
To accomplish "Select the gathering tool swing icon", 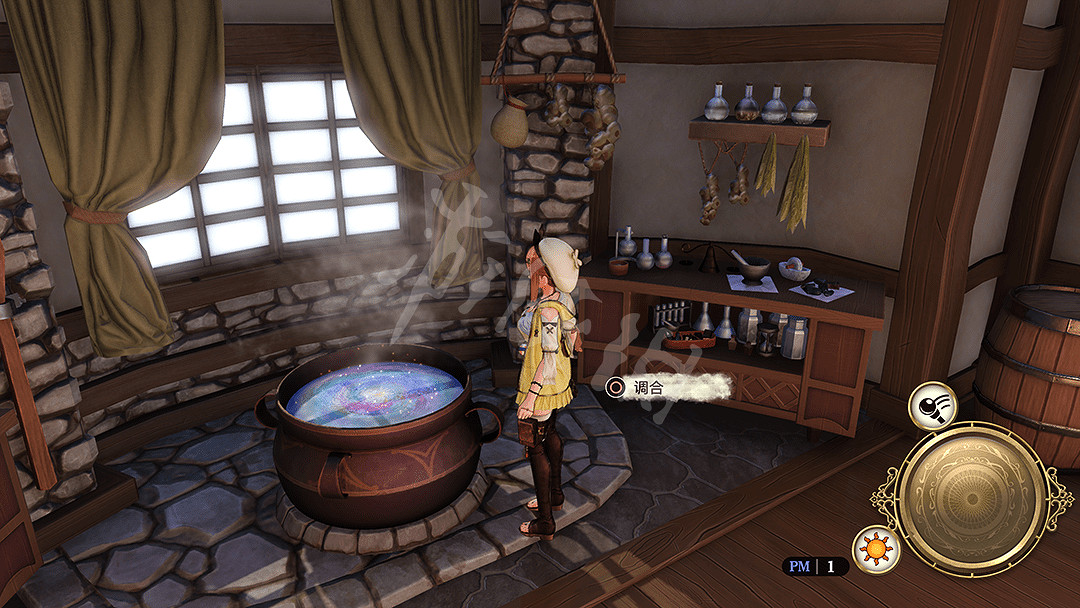I will click(x=932, y=406).
